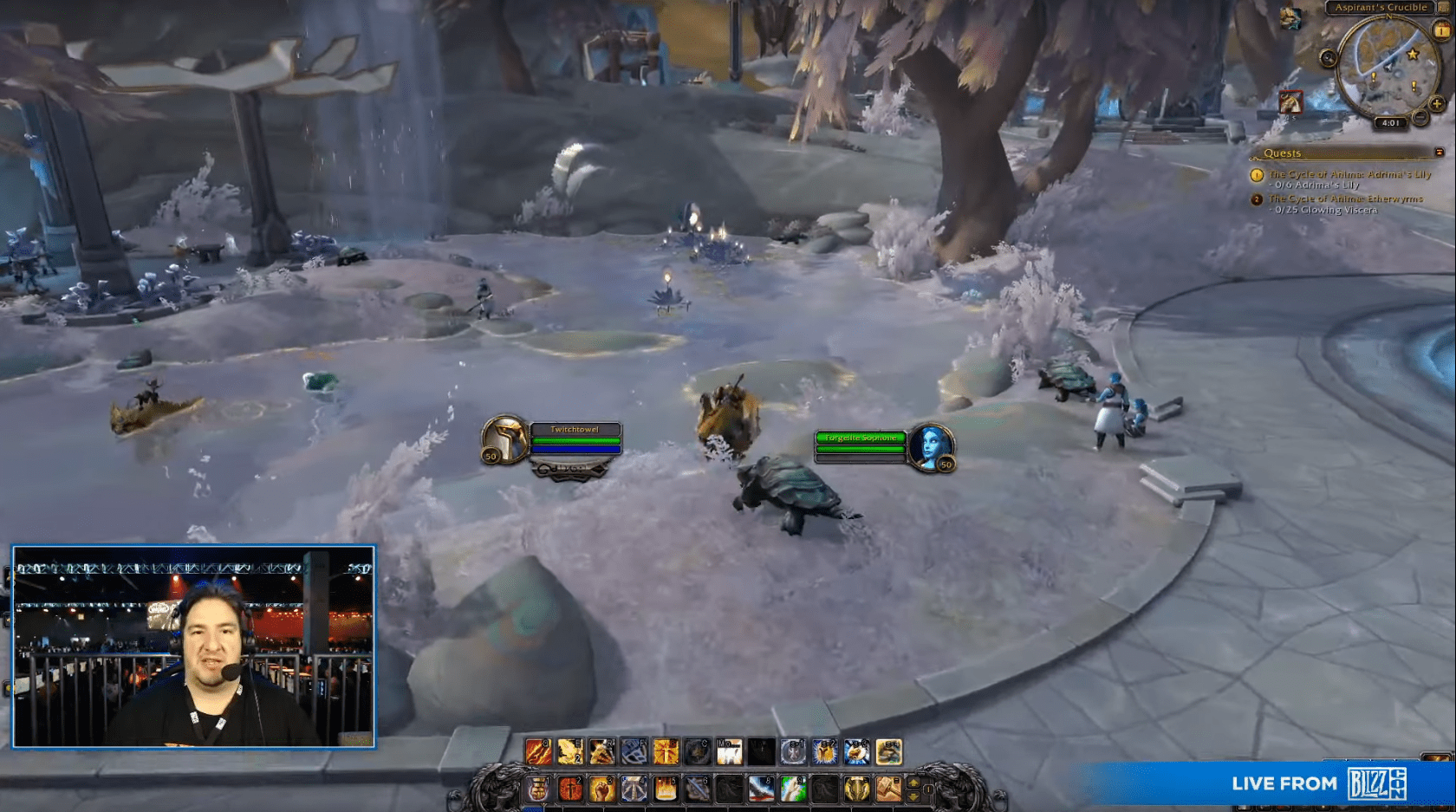The width and height of the screenshot is (1456, 812).
Task: Open the calendar icon beside the minimap
Action: click(x=1440, y=31)
